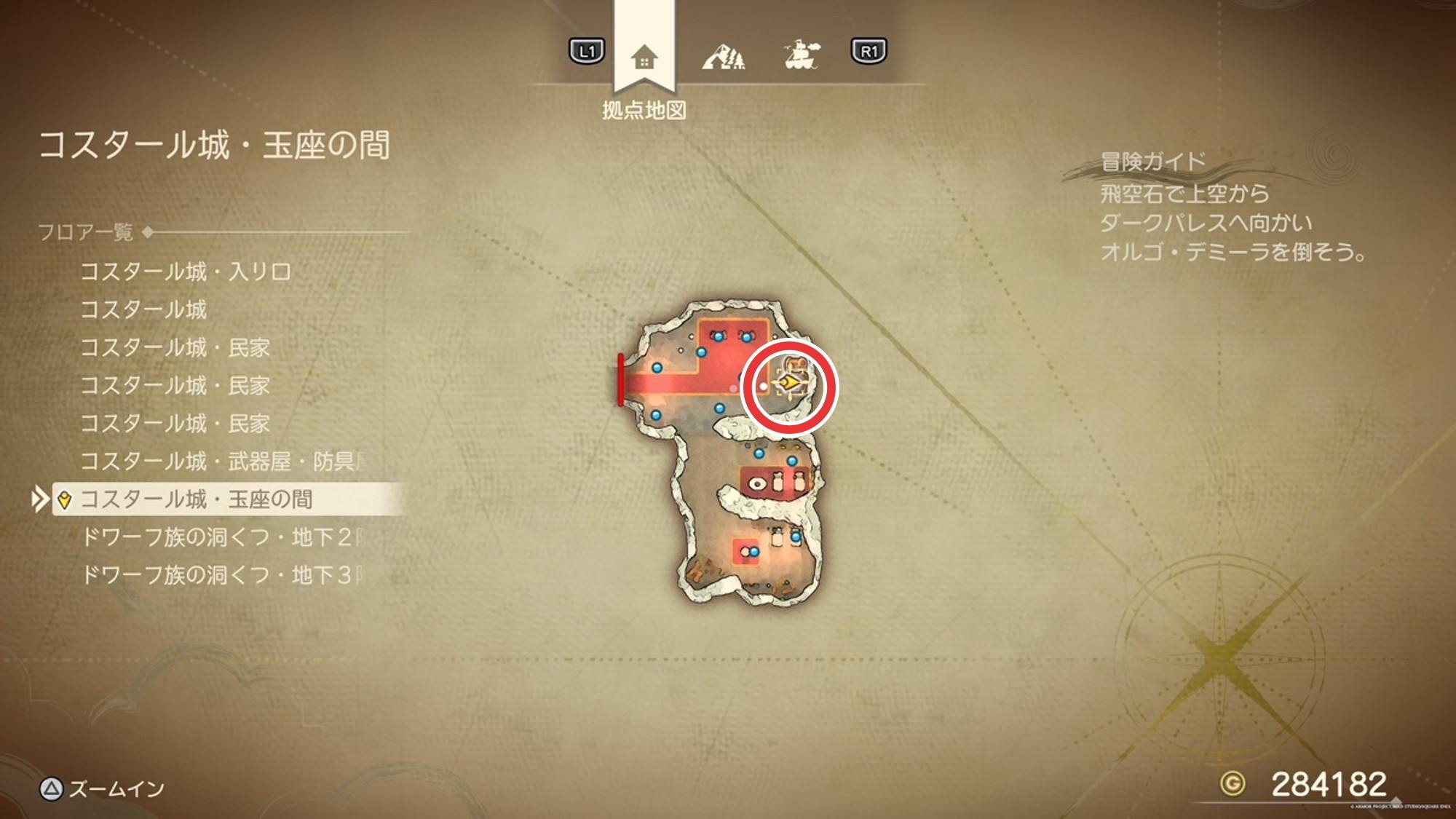Select the 拠点地図 house tab

(x=644, y=57)
